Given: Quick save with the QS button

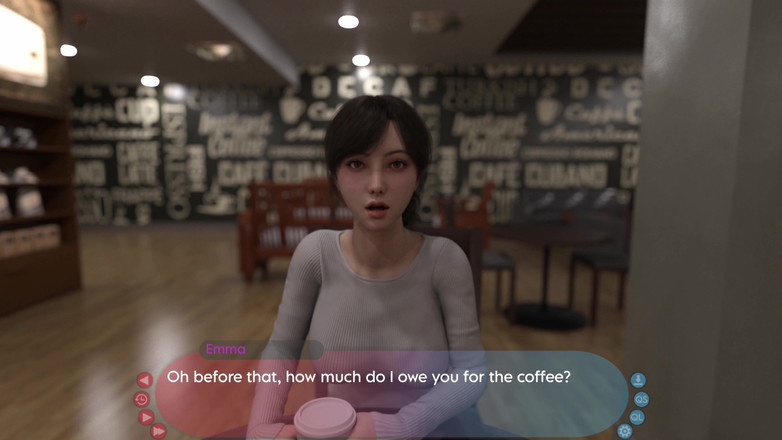Looking at the screenshot, I should pyautogui.click(x=642, y=399).
